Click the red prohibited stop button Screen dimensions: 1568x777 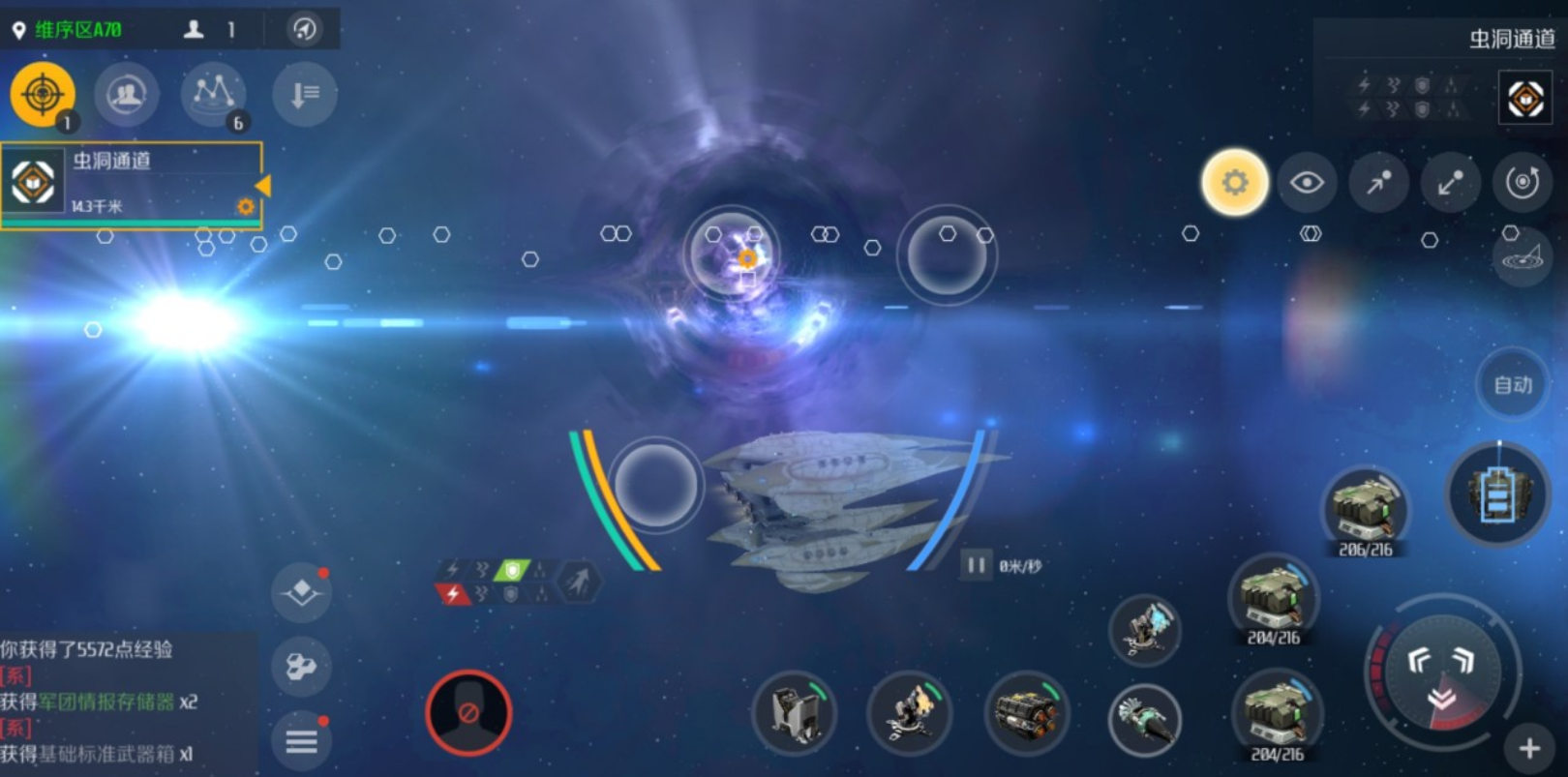pyautogui.click(x=468, y=713)
